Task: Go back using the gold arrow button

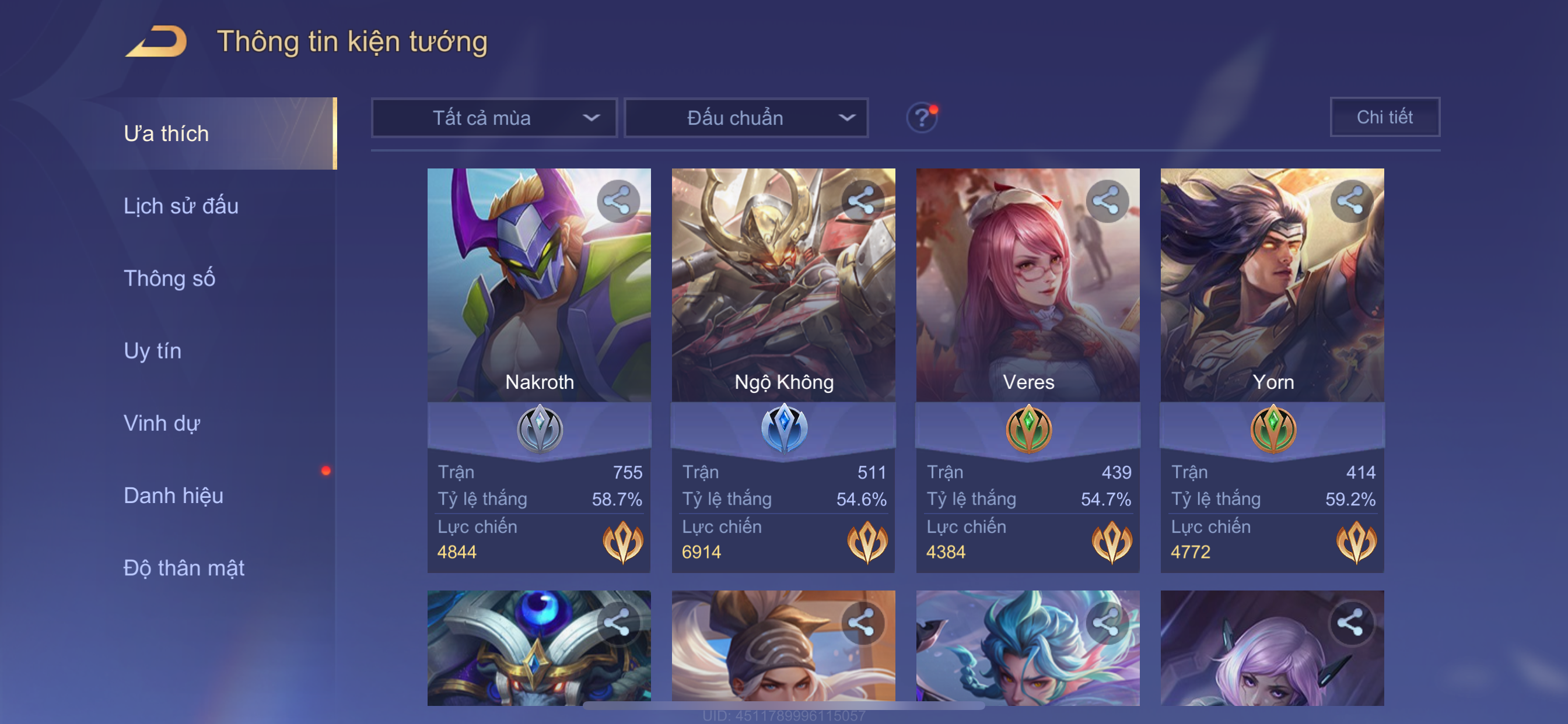Action: [x=156, y=42]
